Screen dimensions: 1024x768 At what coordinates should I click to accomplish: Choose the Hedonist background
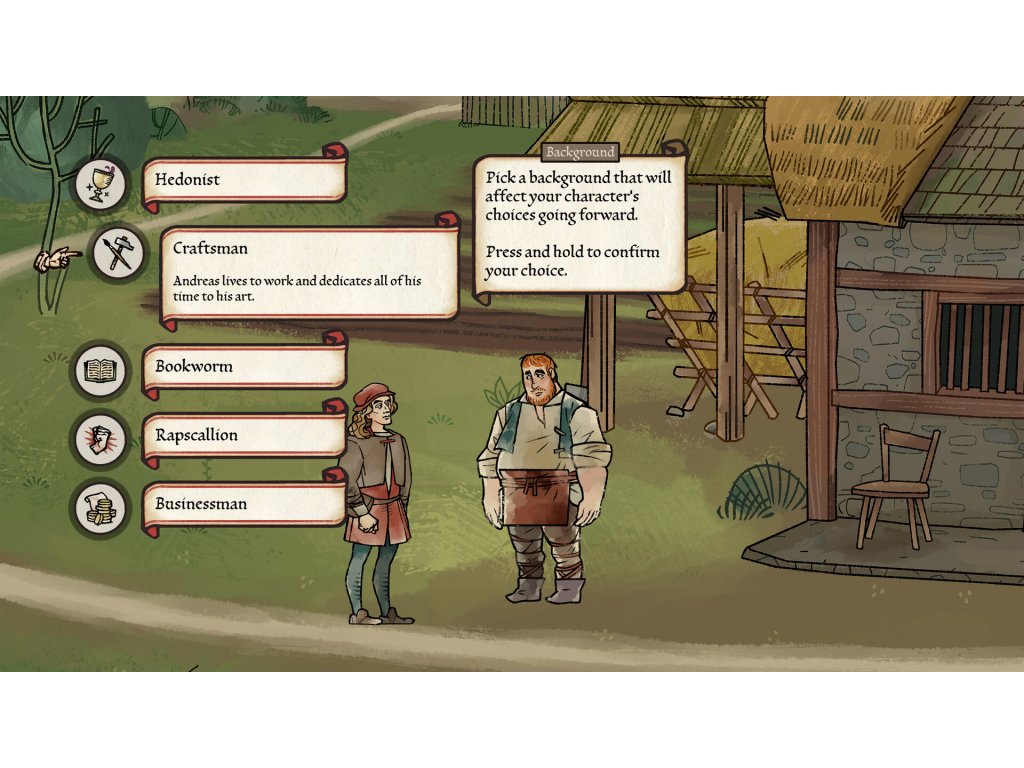coord(244,181)
